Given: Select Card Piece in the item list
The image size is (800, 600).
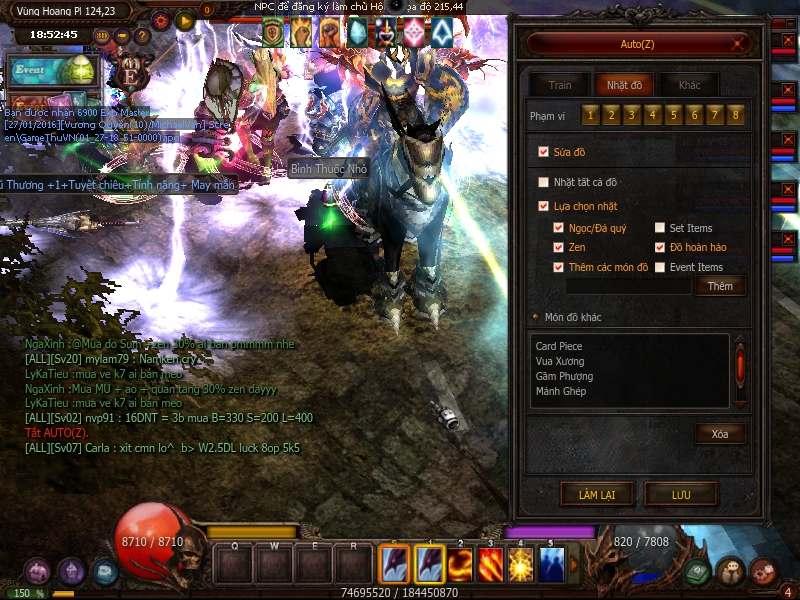Looking at the screenshot, I should 558,346.
